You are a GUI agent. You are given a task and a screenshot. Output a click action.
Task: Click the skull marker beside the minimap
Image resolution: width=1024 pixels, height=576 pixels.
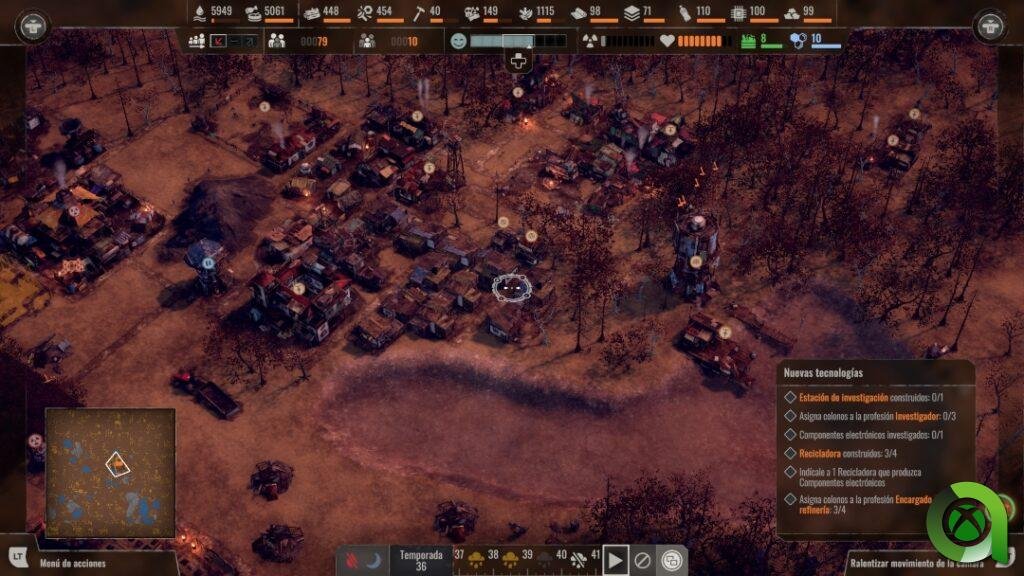coord(36,440)
